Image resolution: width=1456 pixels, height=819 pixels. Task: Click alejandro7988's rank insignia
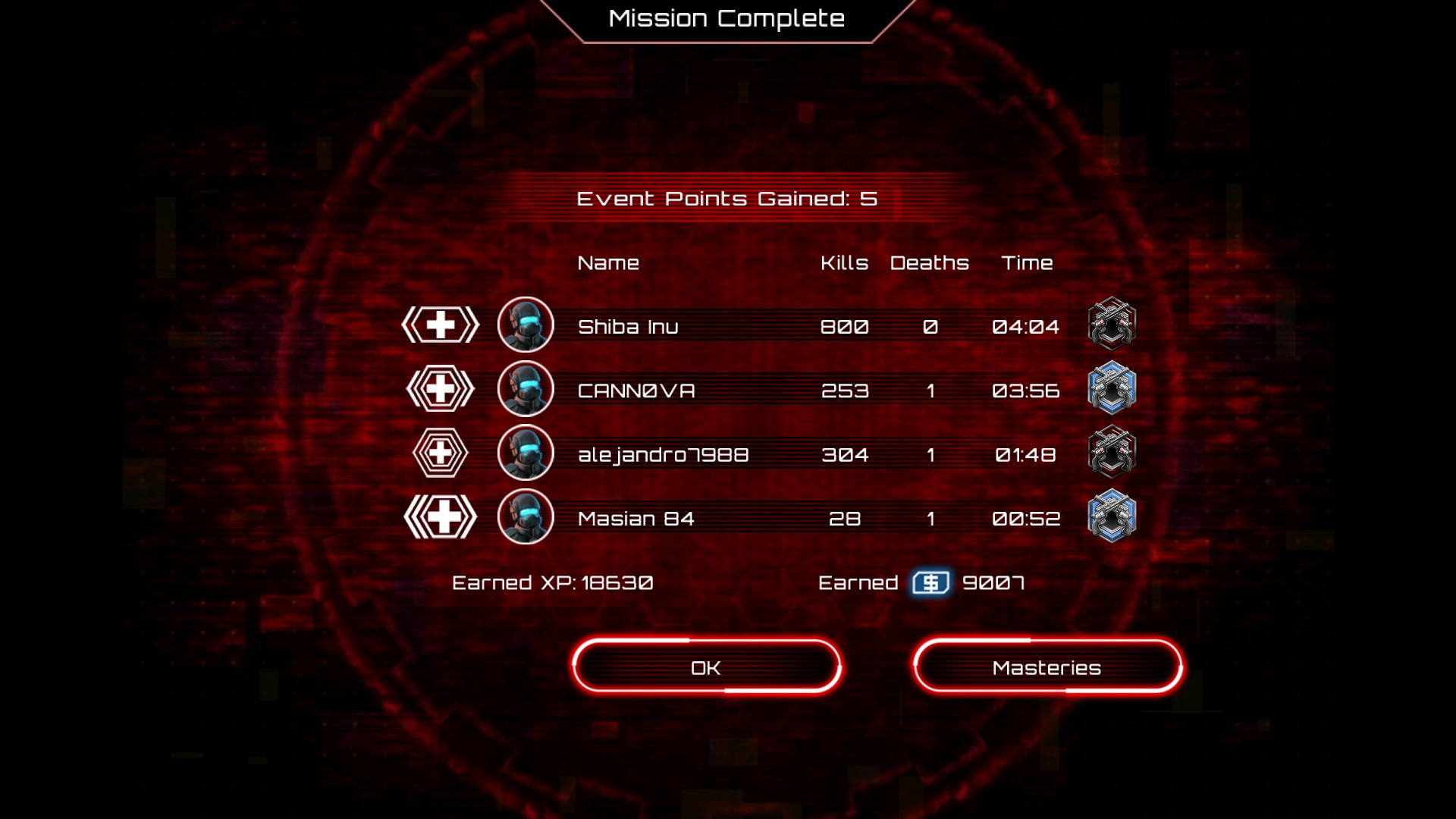441,453
